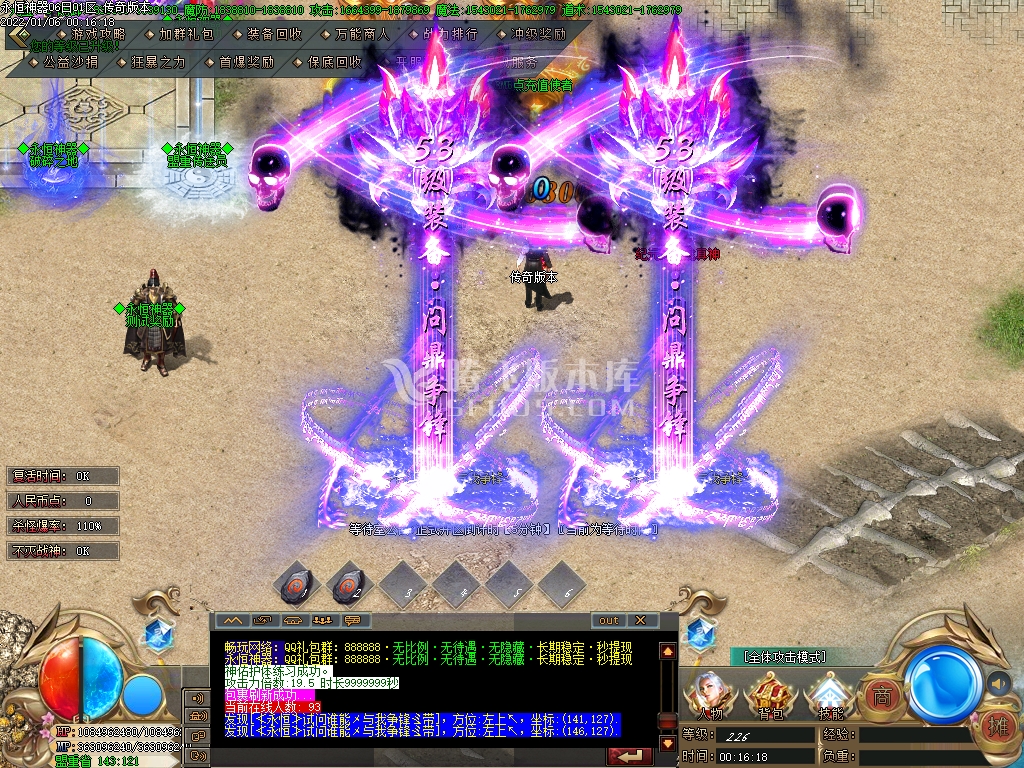Open the 加群礼包 gift pack menu
This screenshot has height=768, width=1024.
(x=186, y=34)
